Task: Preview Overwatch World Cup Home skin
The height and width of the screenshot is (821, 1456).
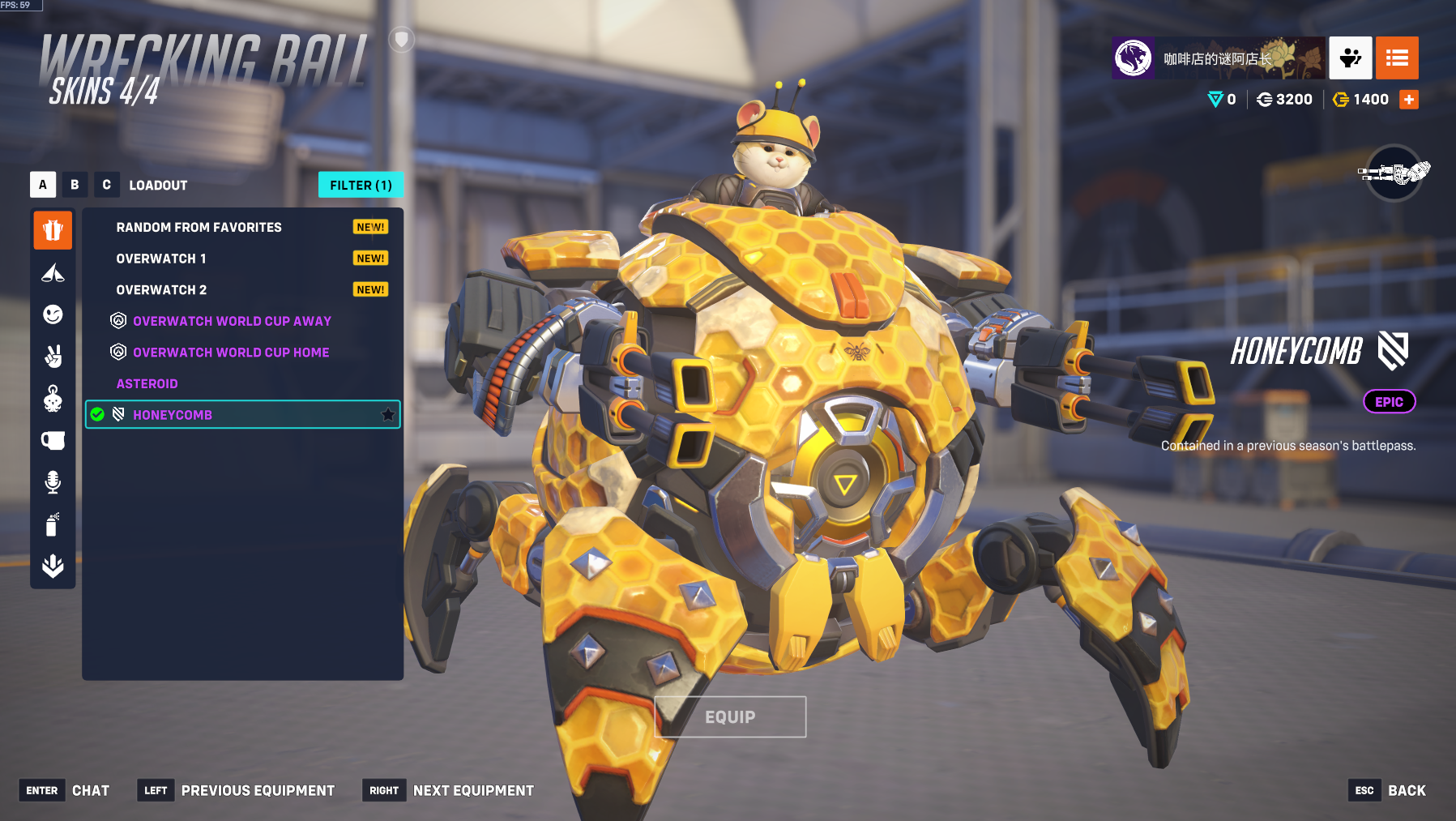Action: coord(231,353)
